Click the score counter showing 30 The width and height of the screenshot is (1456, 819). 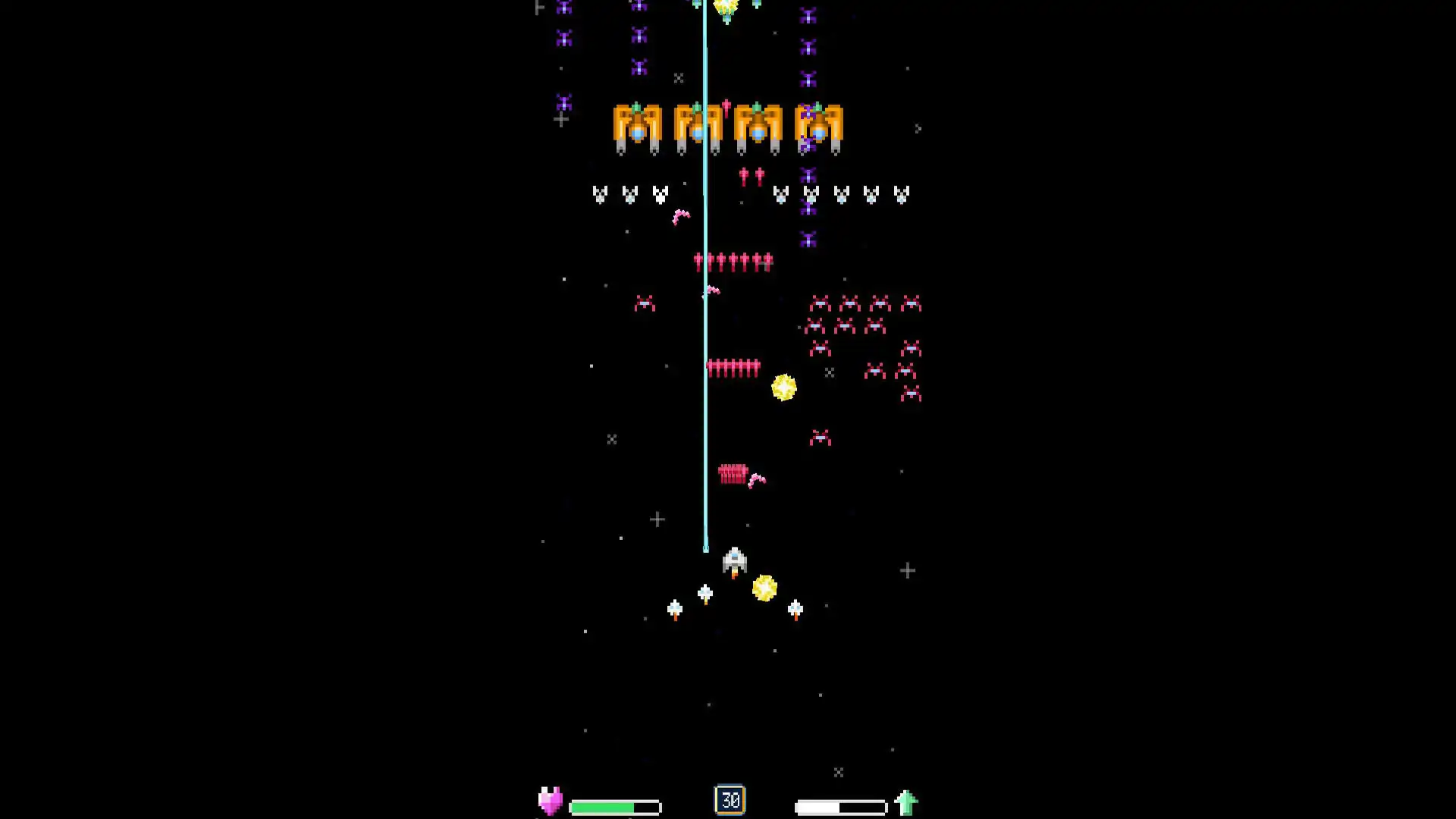point(730,799)
